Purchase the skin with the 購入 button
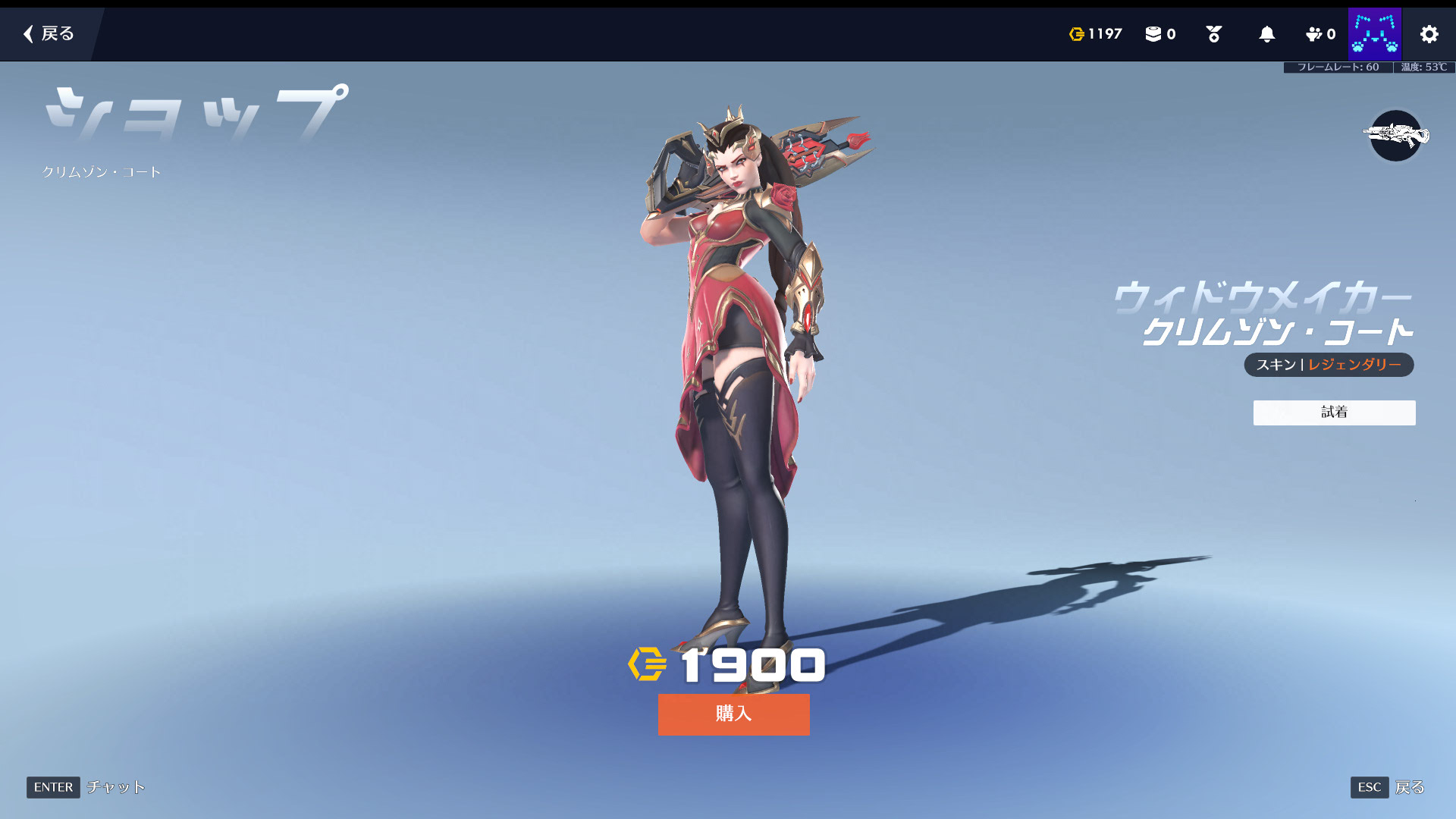The image size is (1456, 819). [x=733, y=714]
